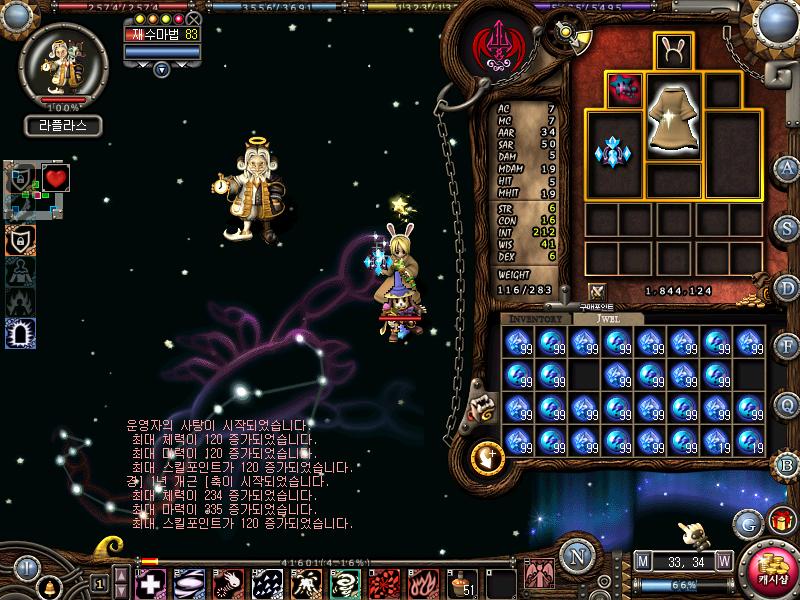800x600 pixels.
Task: Select the equipped tan robe
Action: pos(673,118)
